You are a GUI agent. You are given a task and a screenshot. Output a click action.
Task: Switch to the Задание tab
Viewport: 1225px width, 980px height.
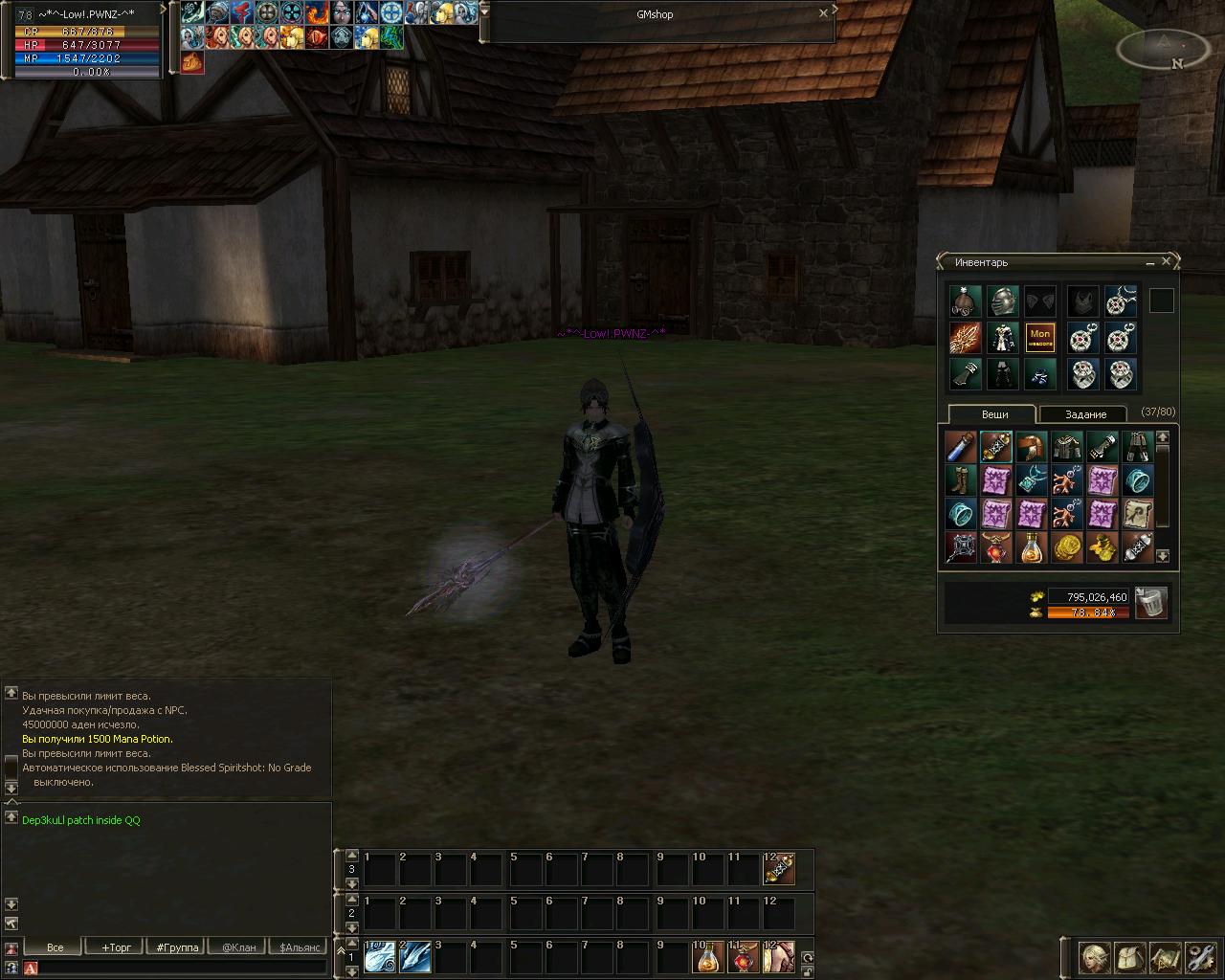[x=1085, y=414]
